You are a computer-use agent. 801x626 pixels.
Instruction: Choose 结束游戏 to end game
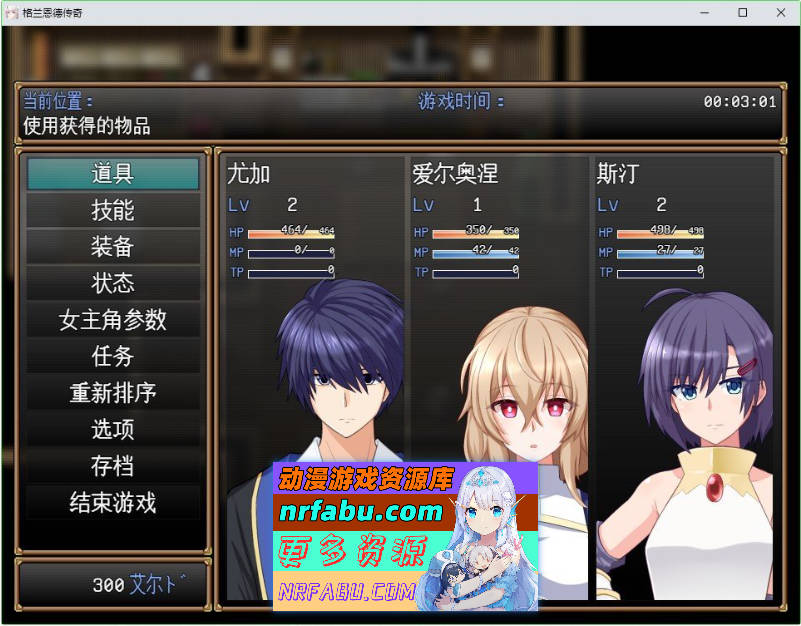[x=113, y=502]
